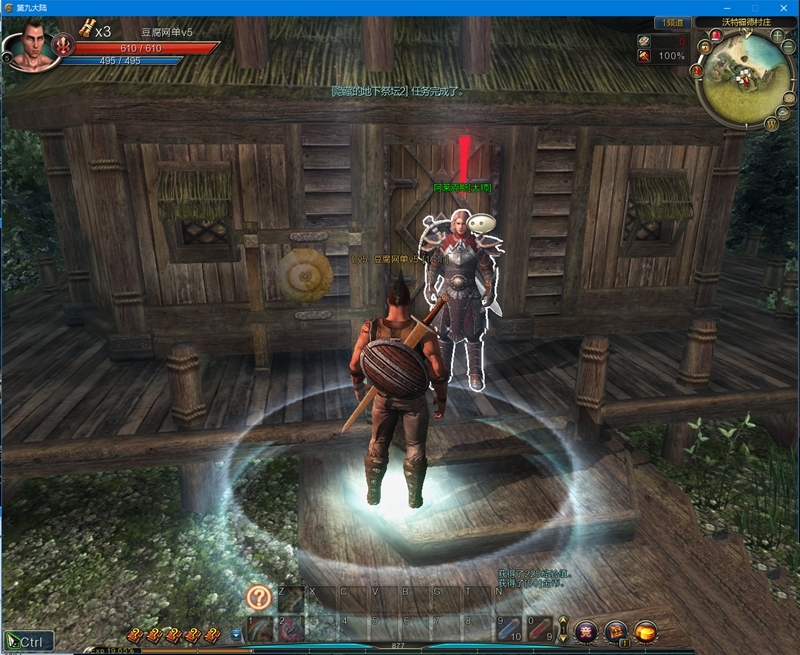Screen dimensions: 800x655
Task: Click the purple round menu button
Action: [586, 631]
